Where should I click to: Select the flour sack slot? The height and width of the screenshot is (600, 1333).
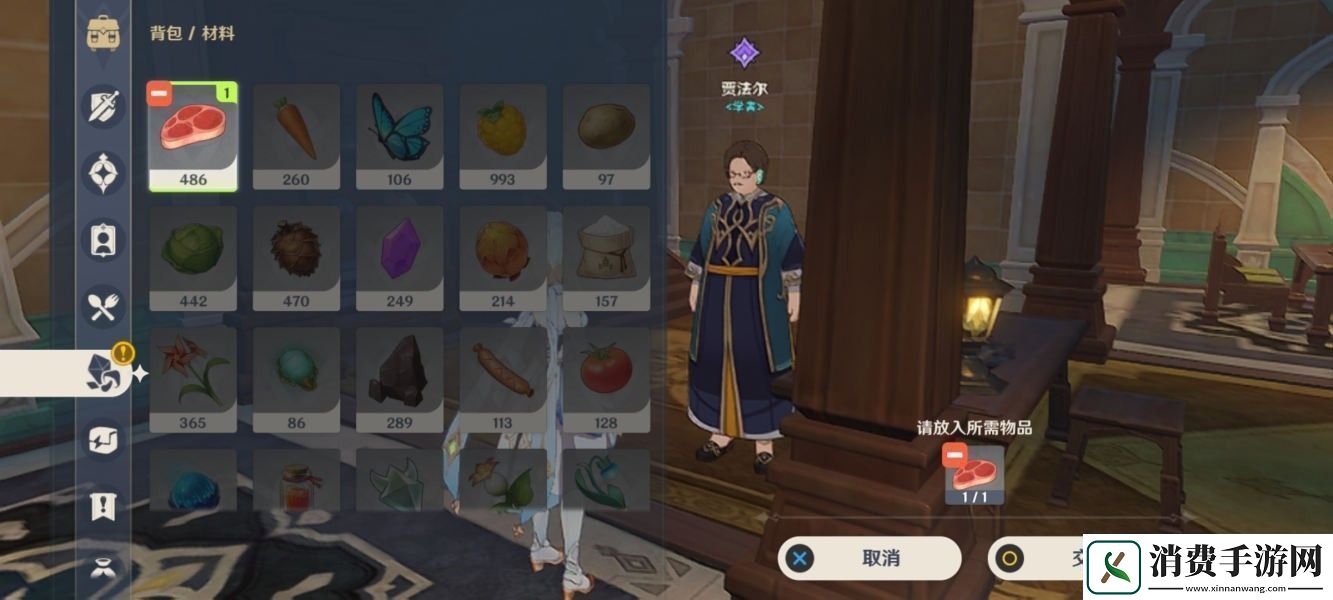pyautogui.click(x=606, y=258)
